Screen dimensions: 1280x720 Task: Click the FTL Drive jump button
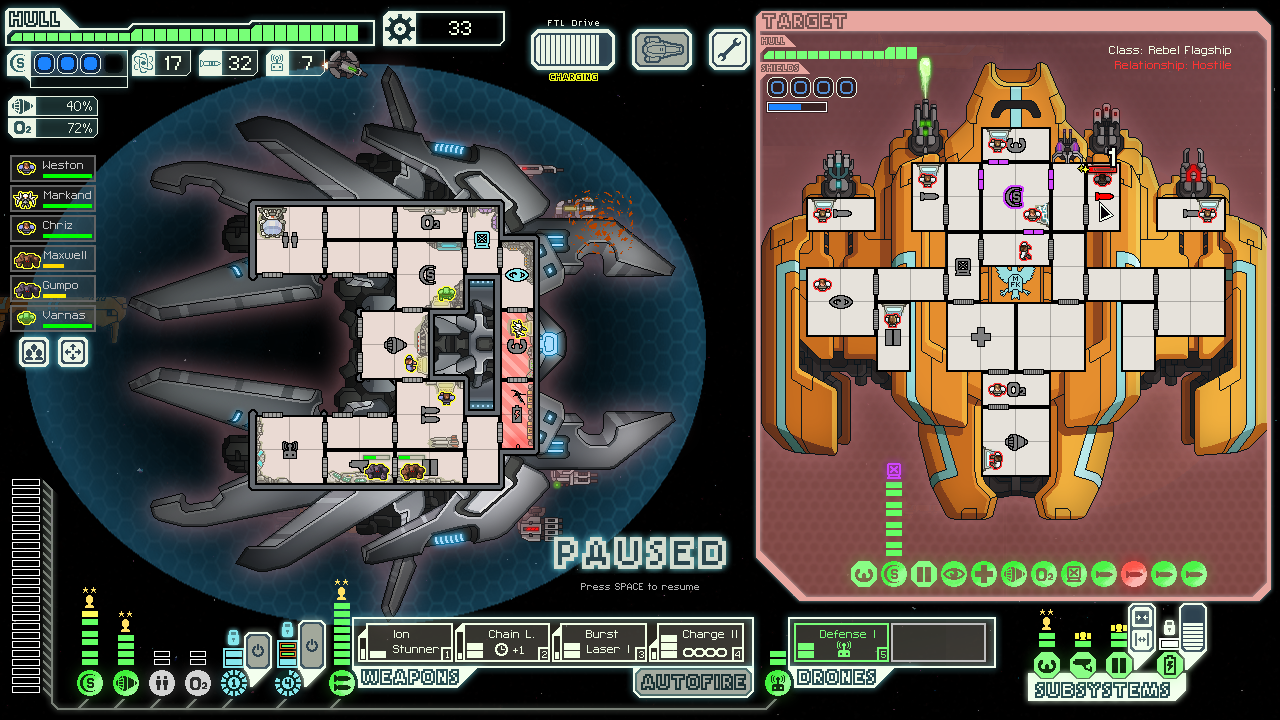click(572, 48)
